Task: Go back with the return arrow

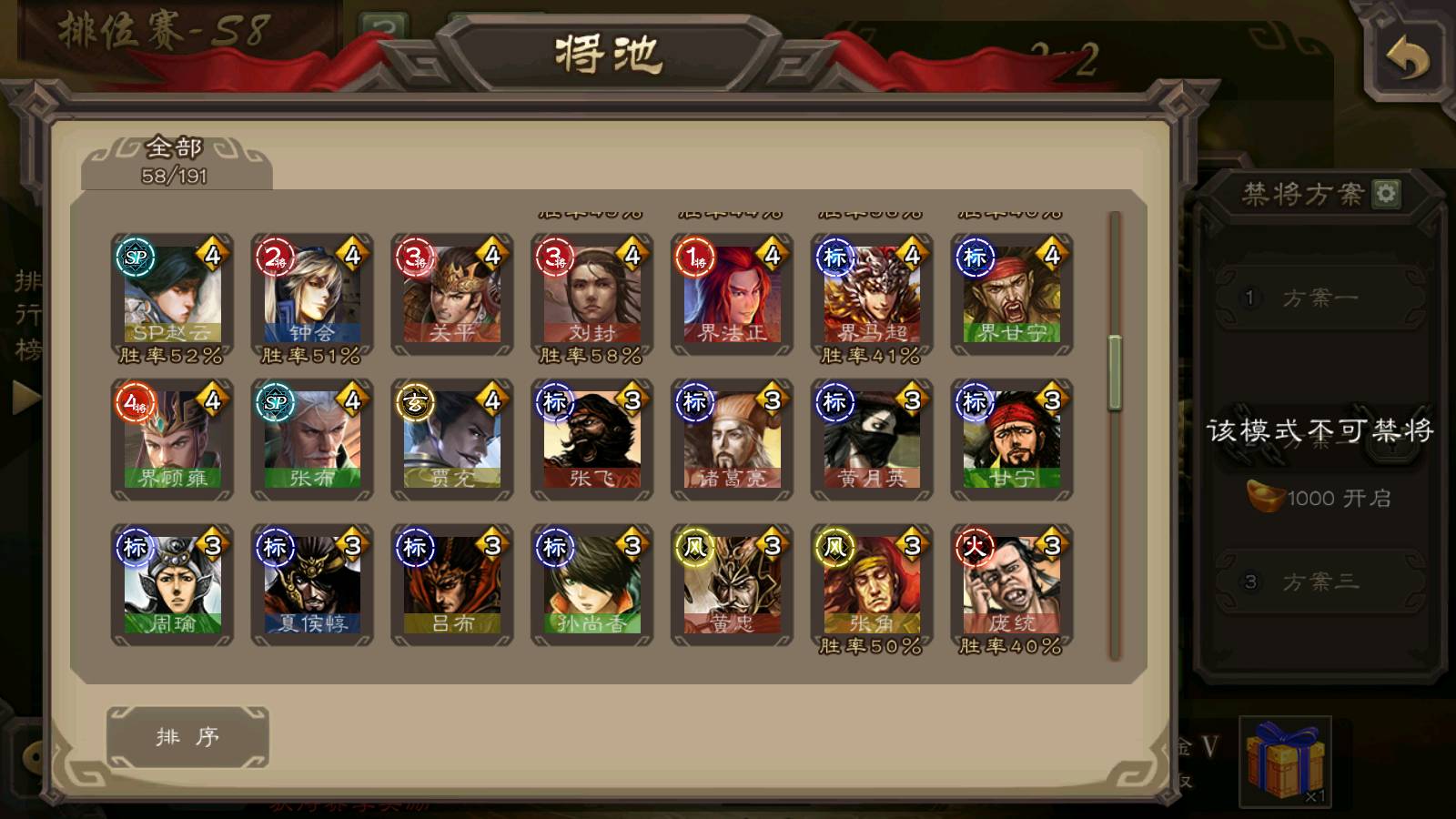Action: (1407, 60)
